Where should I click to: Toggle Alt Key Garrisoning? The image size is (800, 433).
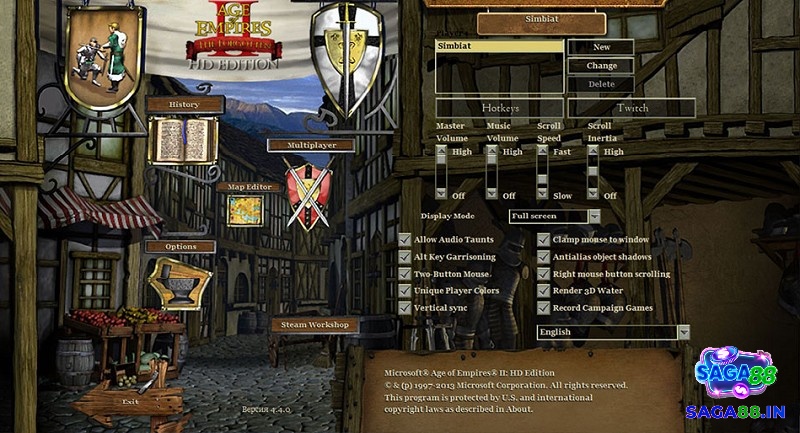pyautogui.click(x=405, y=257)
